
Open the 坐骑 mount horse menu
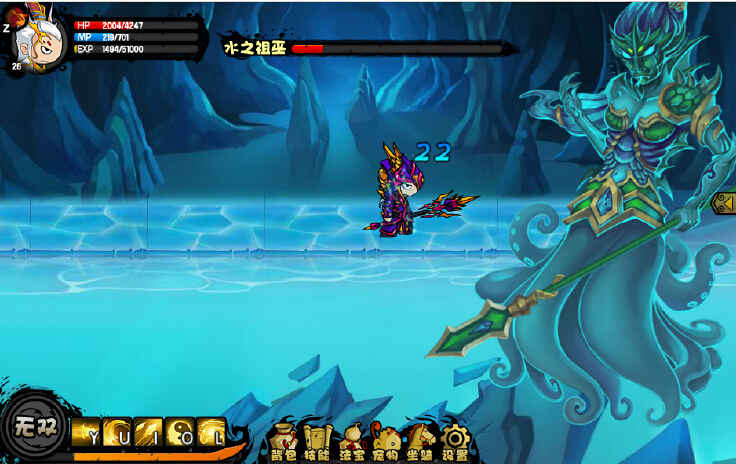tap(420, 440)
